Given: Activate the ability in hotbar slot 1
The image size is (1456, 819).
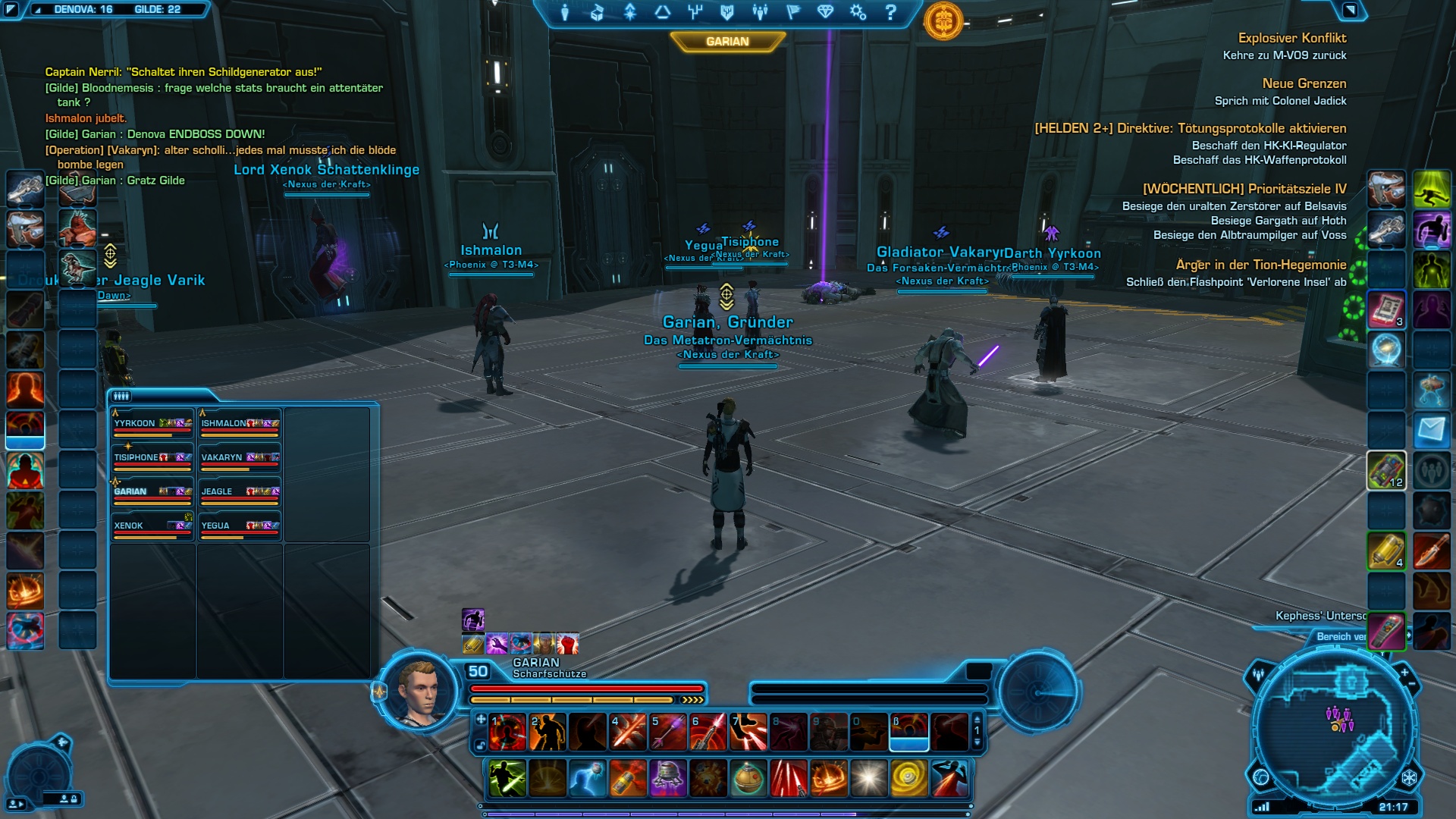Looking at the screenshot, I should click(507, 733).
